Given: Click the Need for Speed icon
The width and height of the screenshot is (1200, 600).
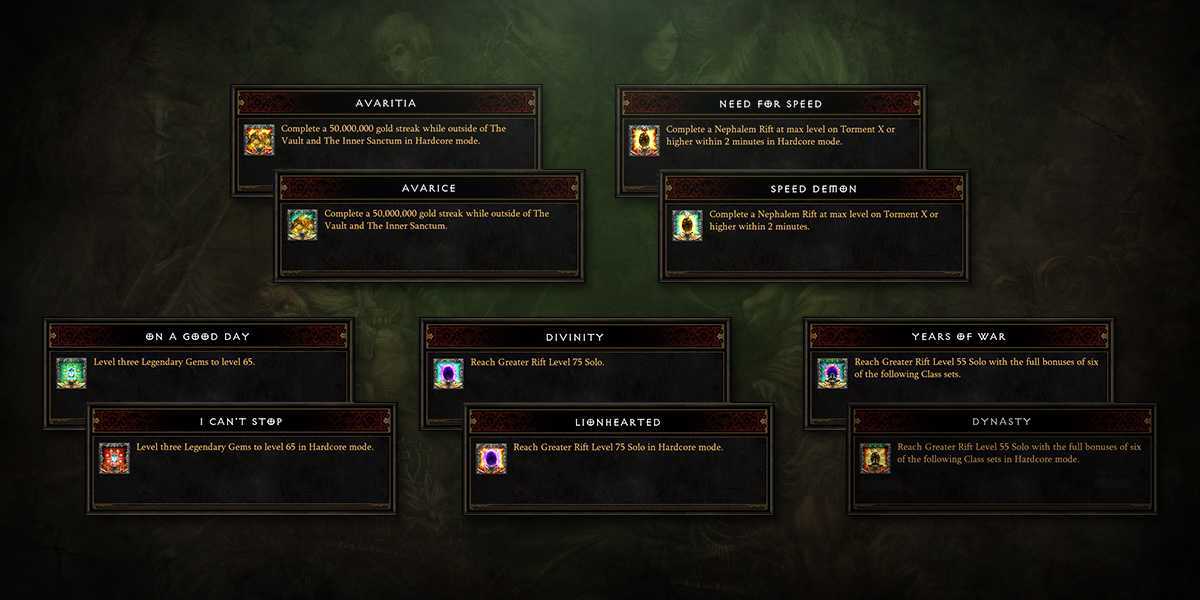Looking at the screenshot, I should tap(643, 140).
